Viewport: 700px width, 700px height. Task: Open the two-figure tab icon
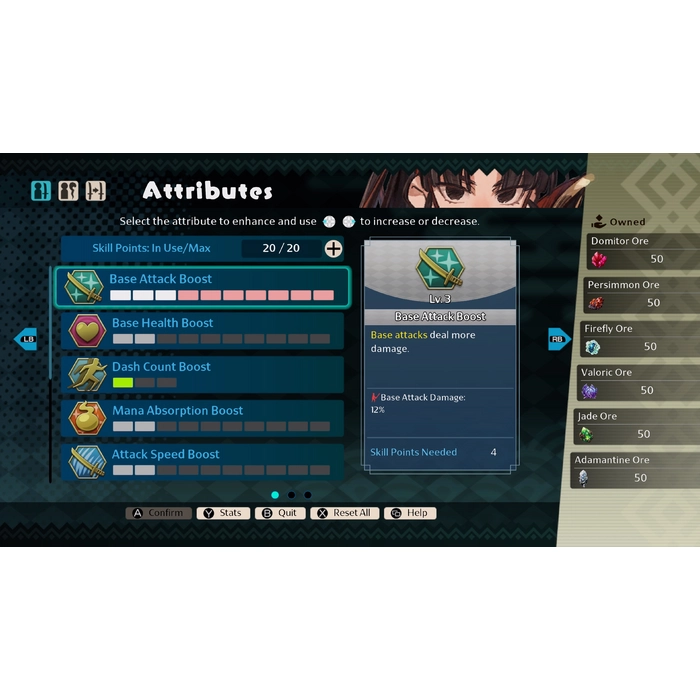pos(68,190)
